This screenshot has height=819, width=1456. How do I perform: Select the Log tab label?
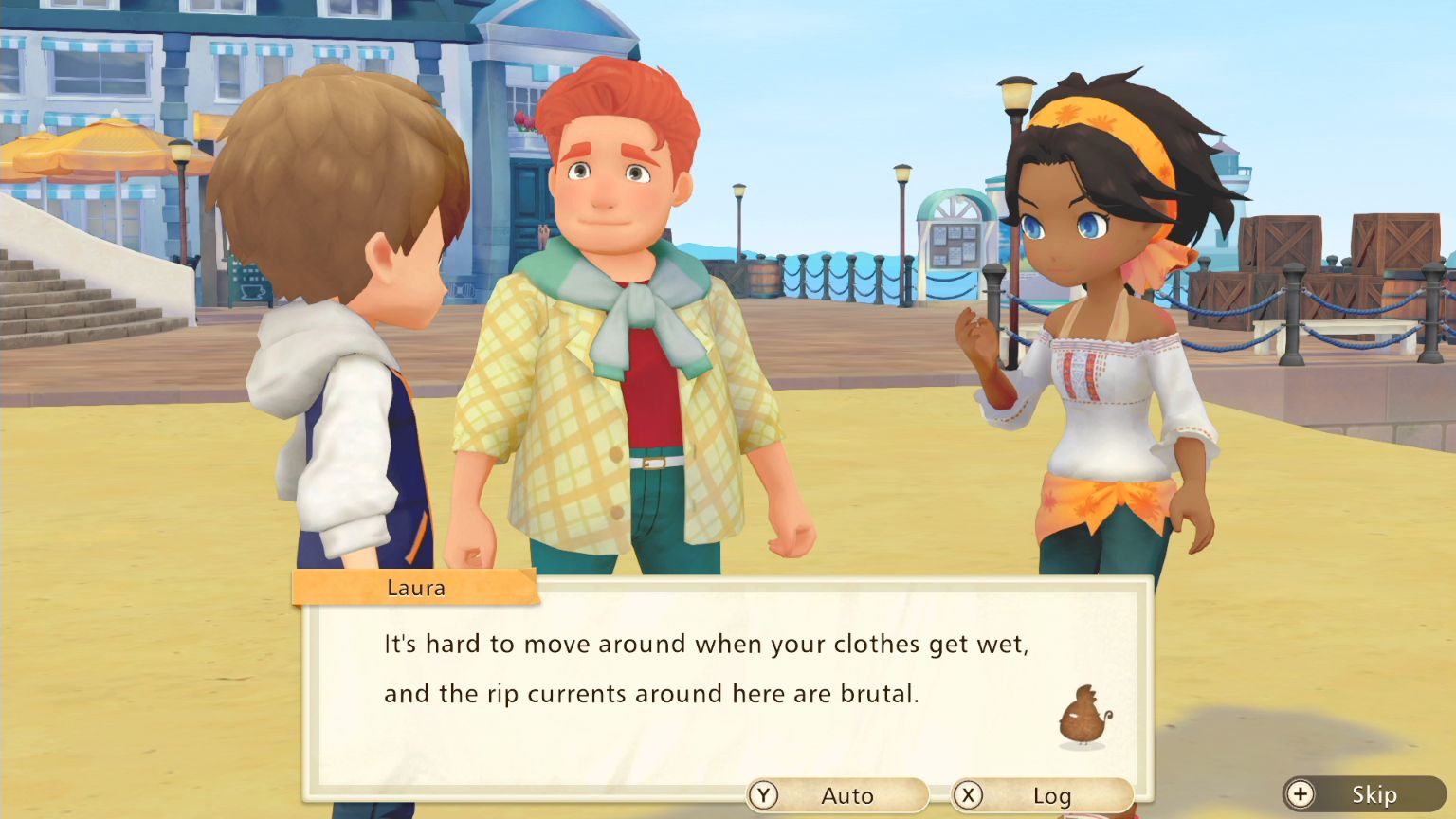click(x=1054, y=796)
